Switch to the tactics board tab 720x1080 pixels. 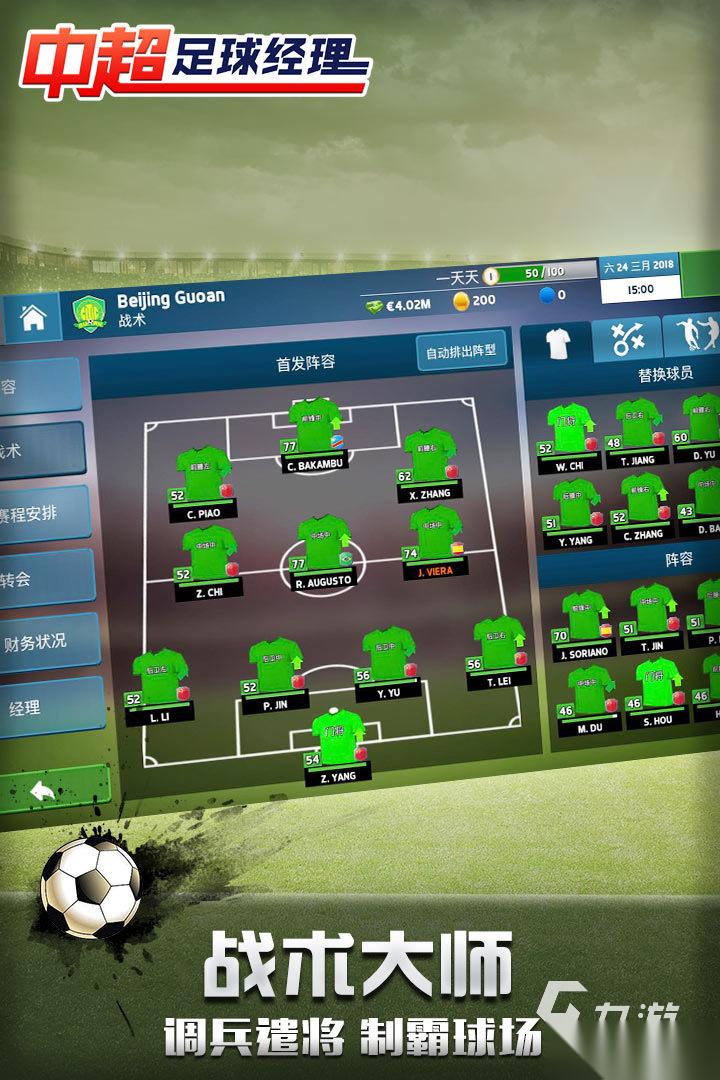coord(627,340)
